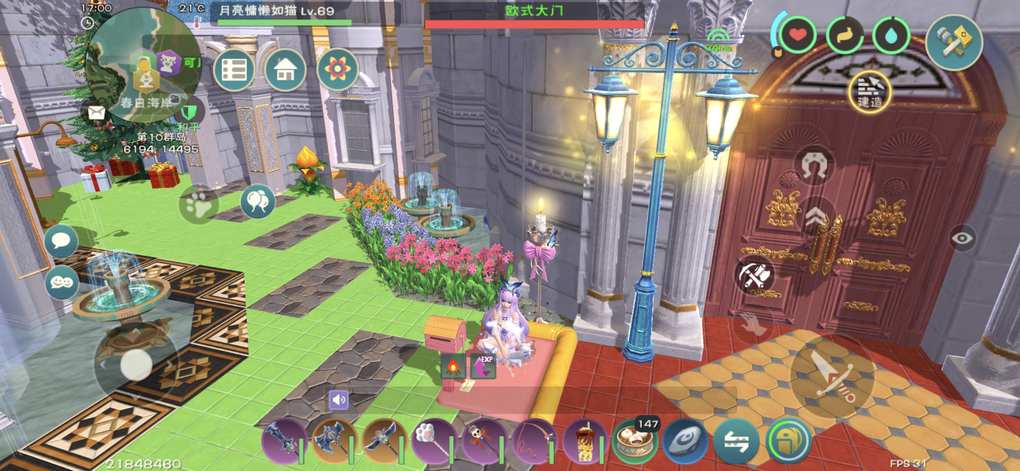Open the mail envelope icon
The image size is (1020, 471).
pos(96,112)
